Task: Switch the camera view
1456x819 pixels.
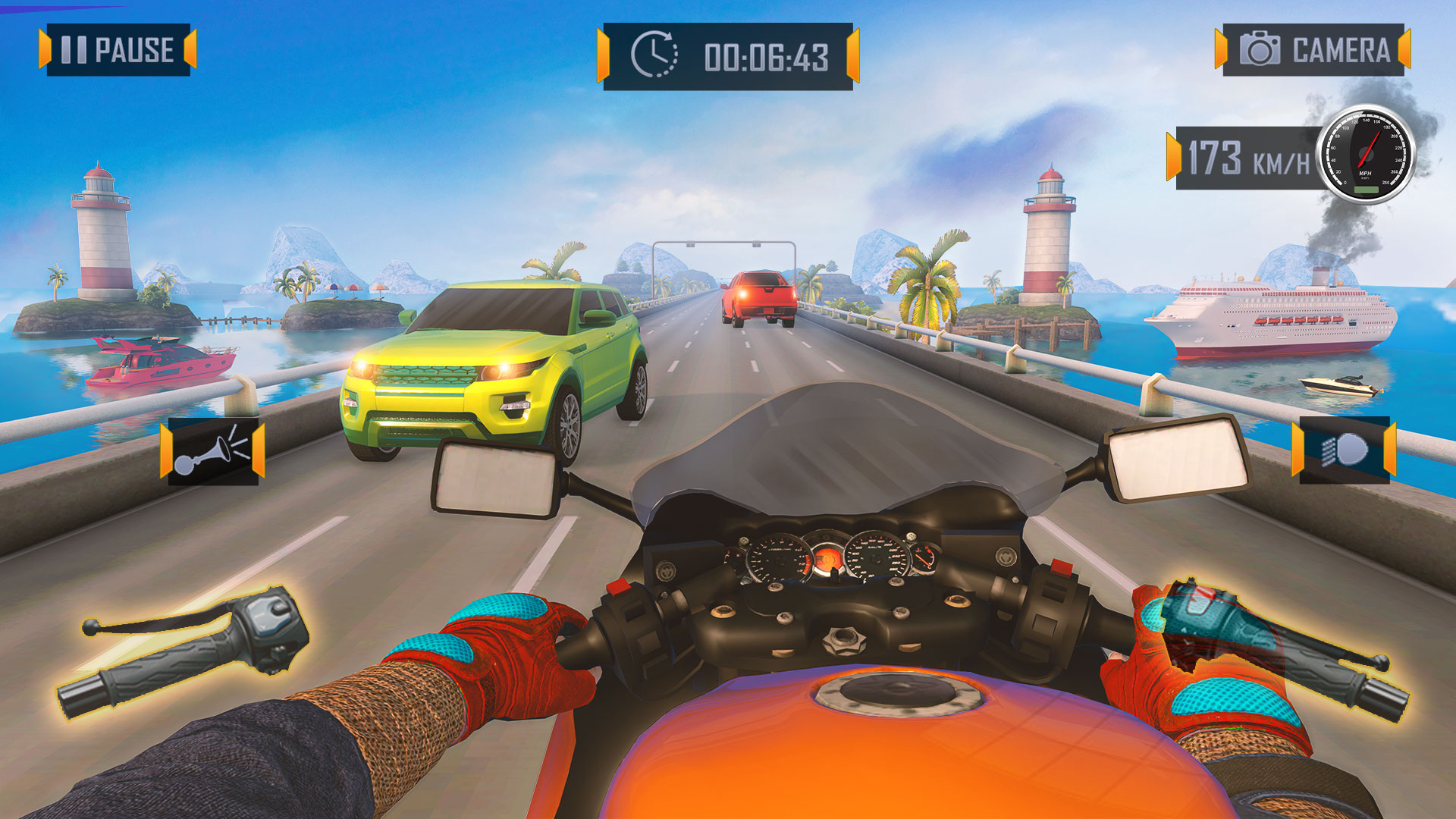Action: pos(1313,50)
